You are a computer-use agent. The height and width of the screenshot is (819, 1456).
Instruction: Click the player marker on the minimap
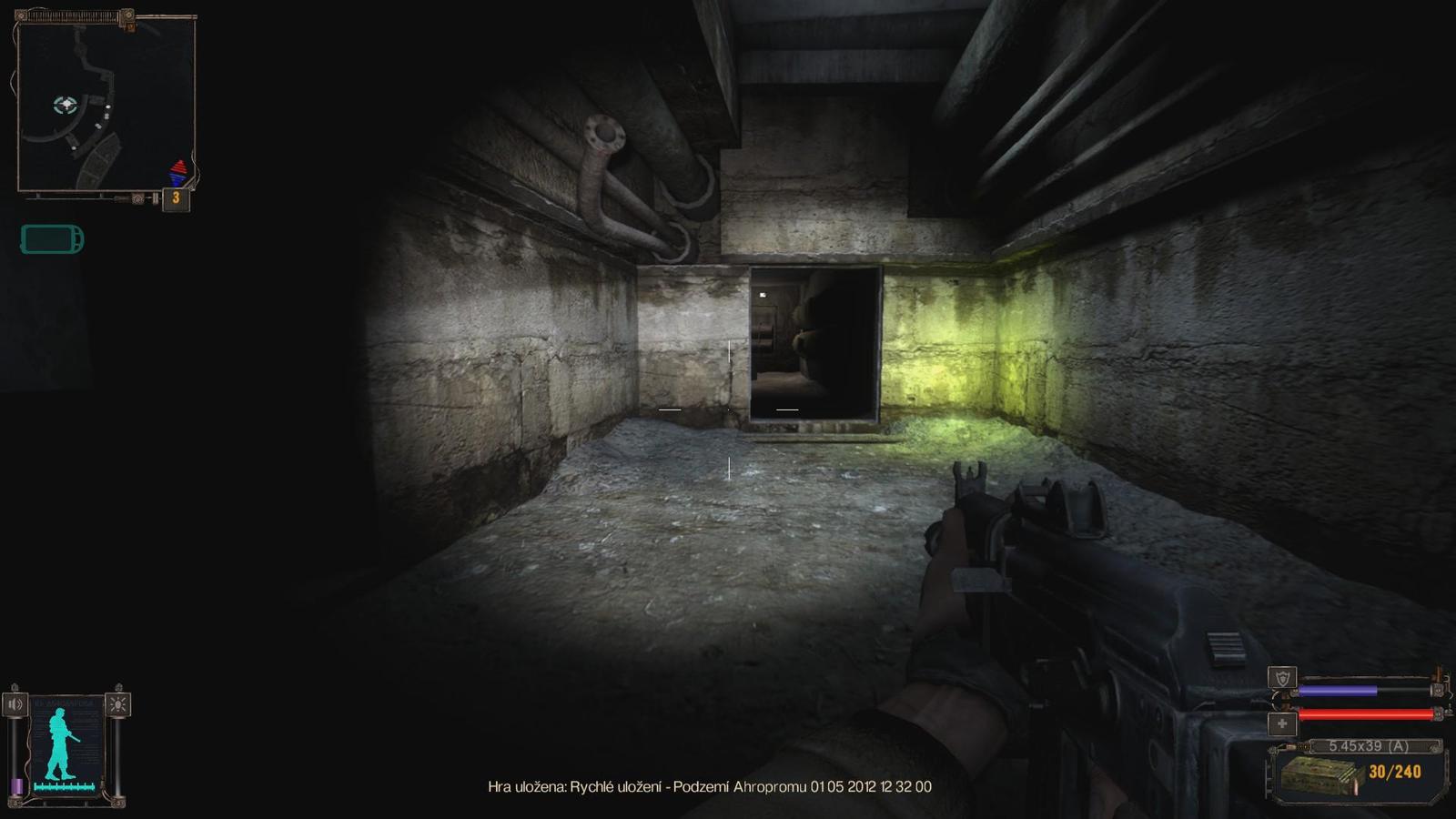point(65,104)
